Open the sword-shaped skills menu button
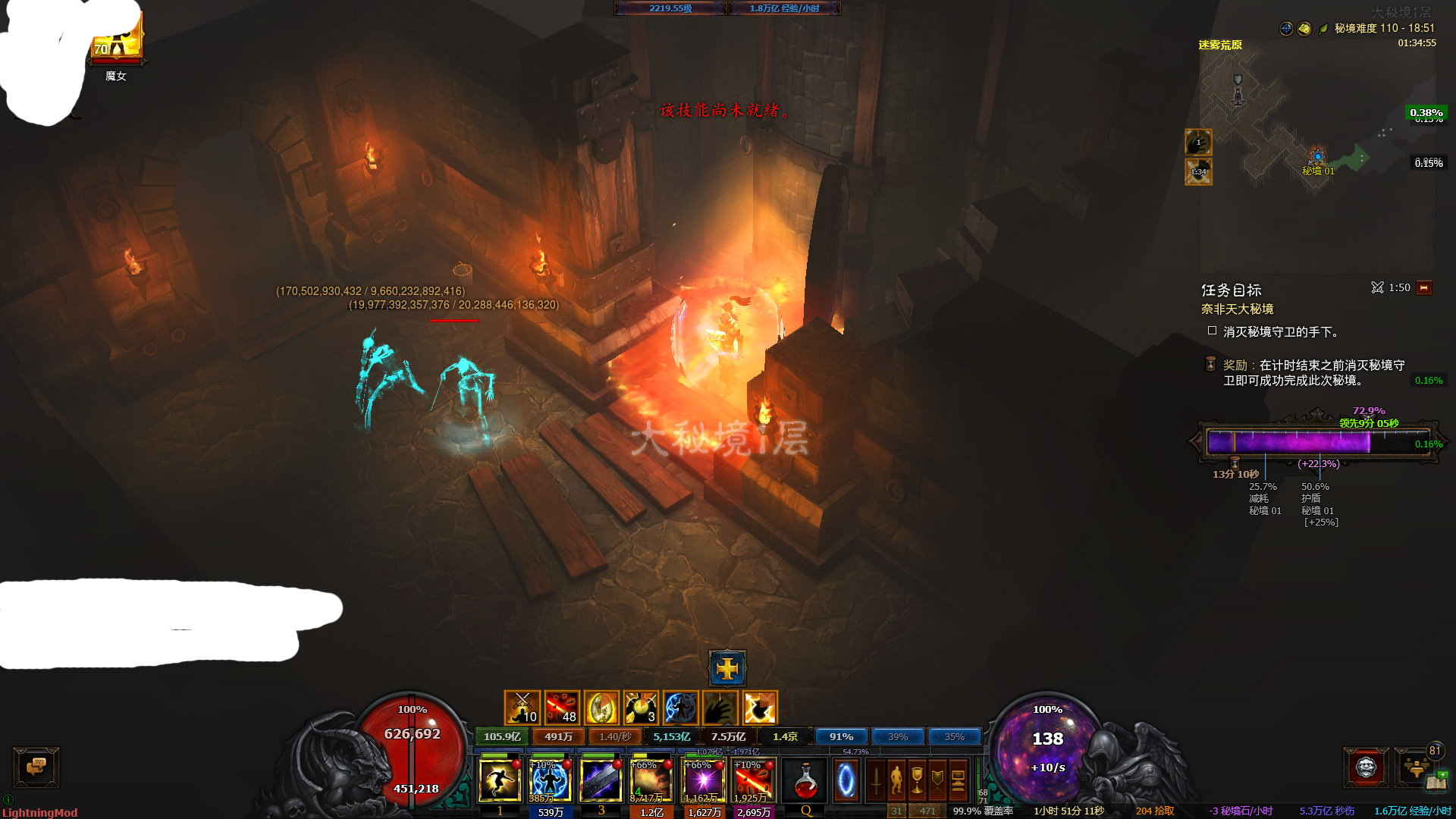This screenshot has height=819, width=1456. tap(877, 780)
